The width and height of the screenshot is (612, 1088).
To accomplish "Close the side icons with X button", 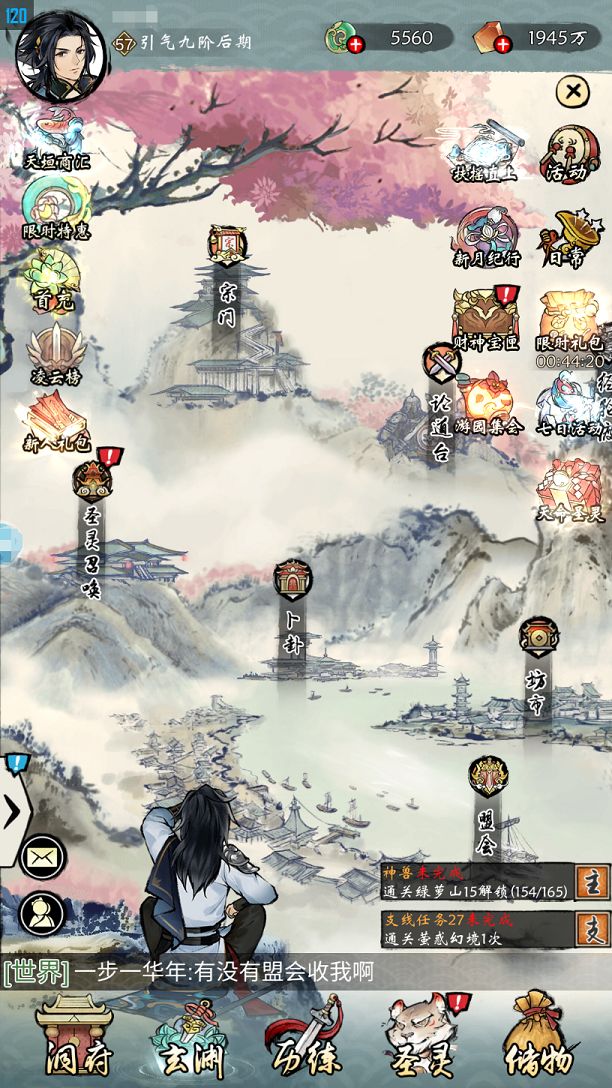I will click(x=572, y=92).
